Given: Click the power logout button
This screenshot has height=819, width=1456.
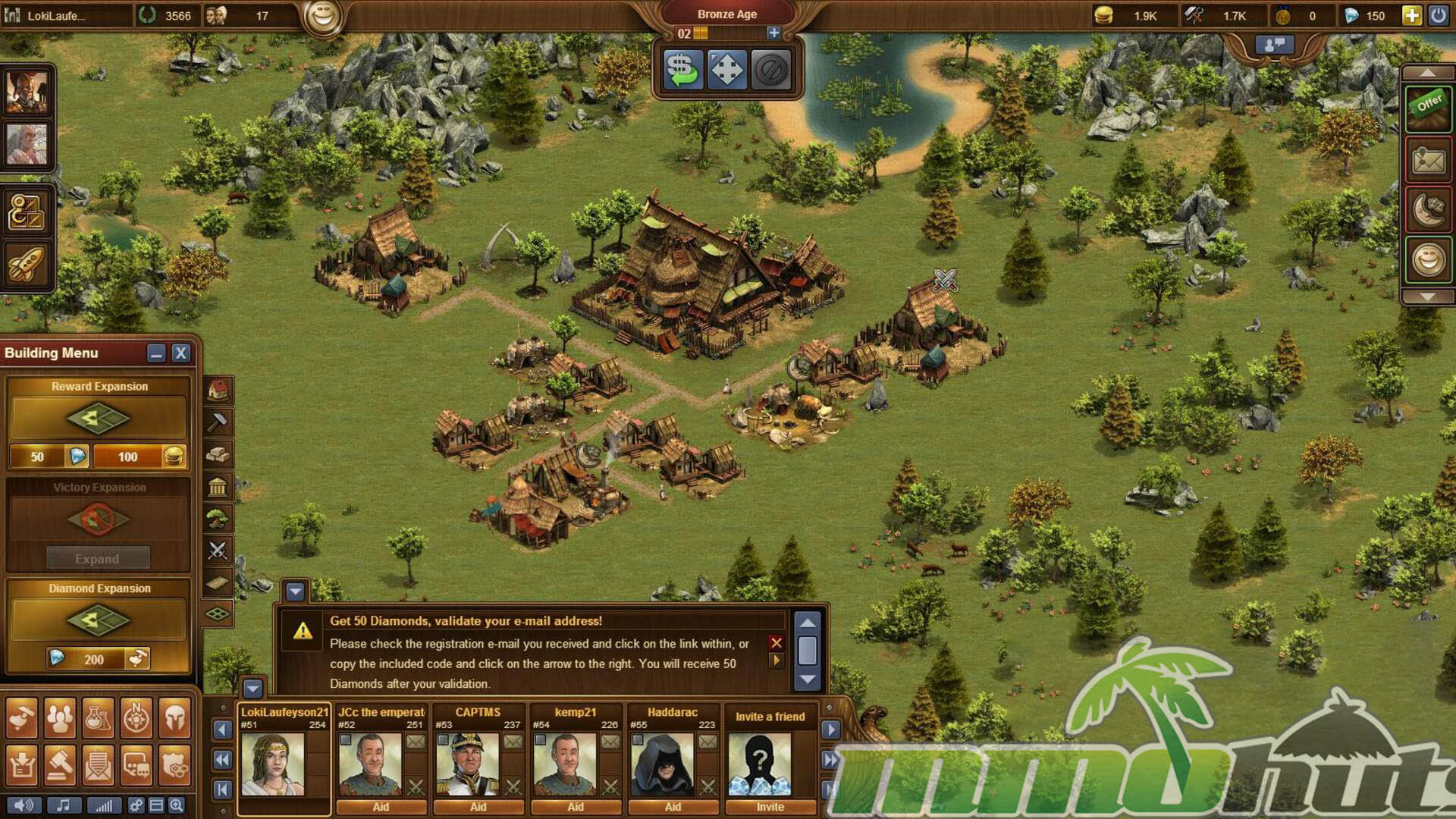Looking at the screenshot, I should tap(1438, 15).
